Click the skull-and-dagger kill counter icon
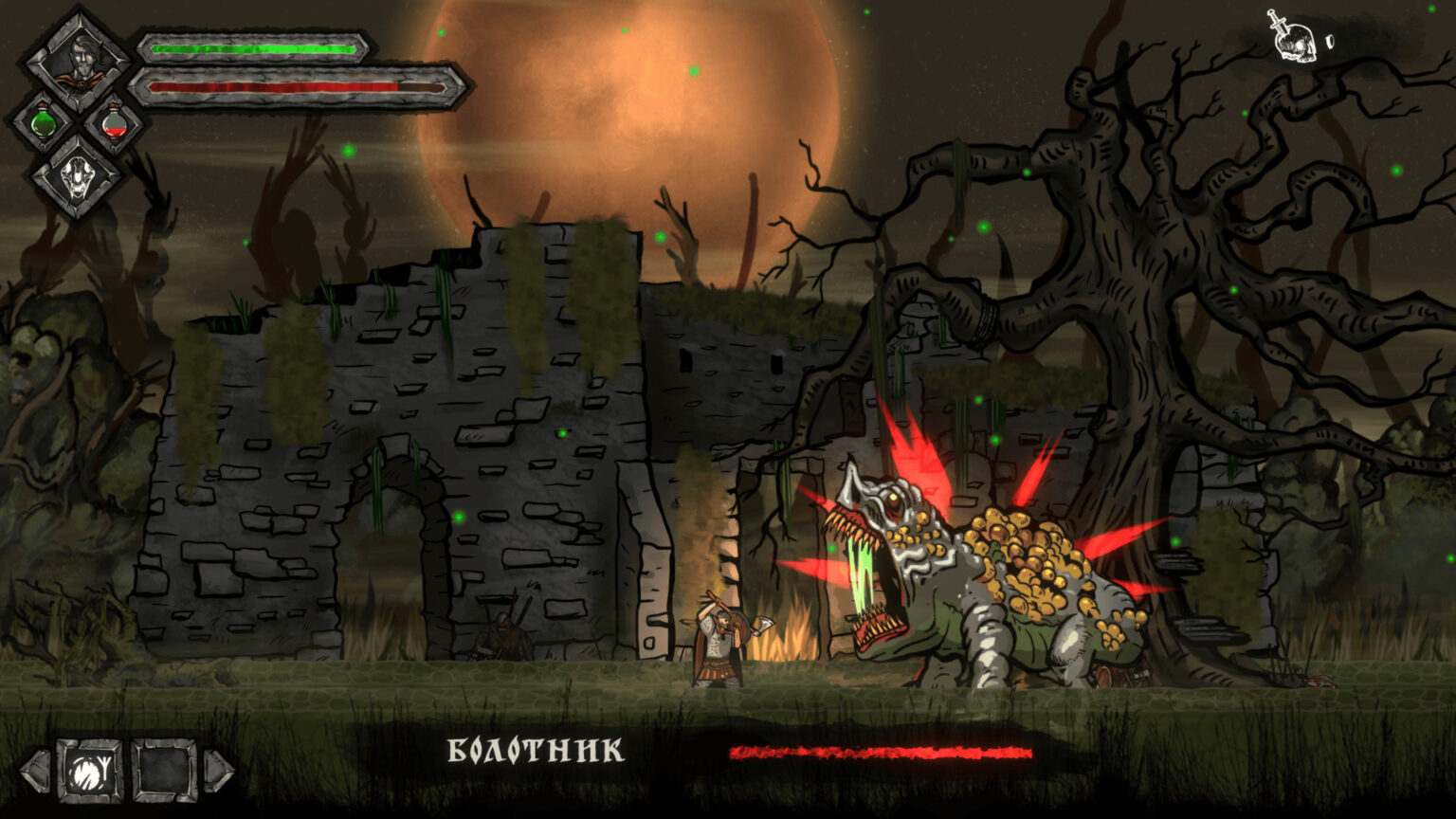 point(1295,36)
